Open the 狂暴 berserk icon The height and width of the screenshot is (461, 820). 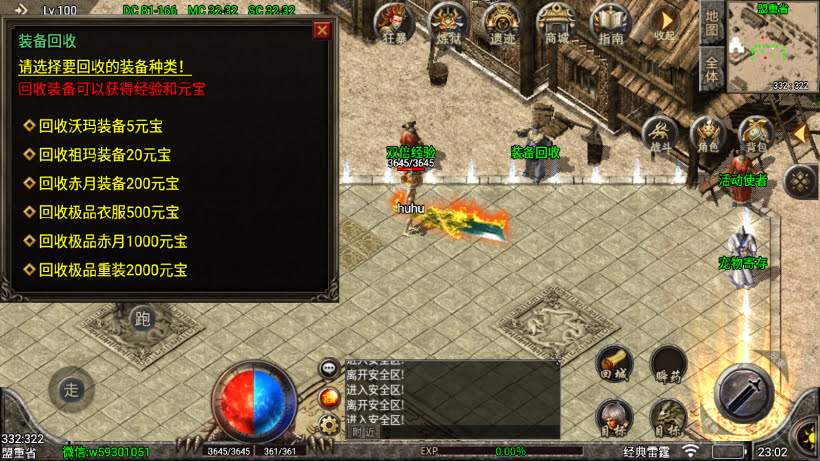[393, 23]
